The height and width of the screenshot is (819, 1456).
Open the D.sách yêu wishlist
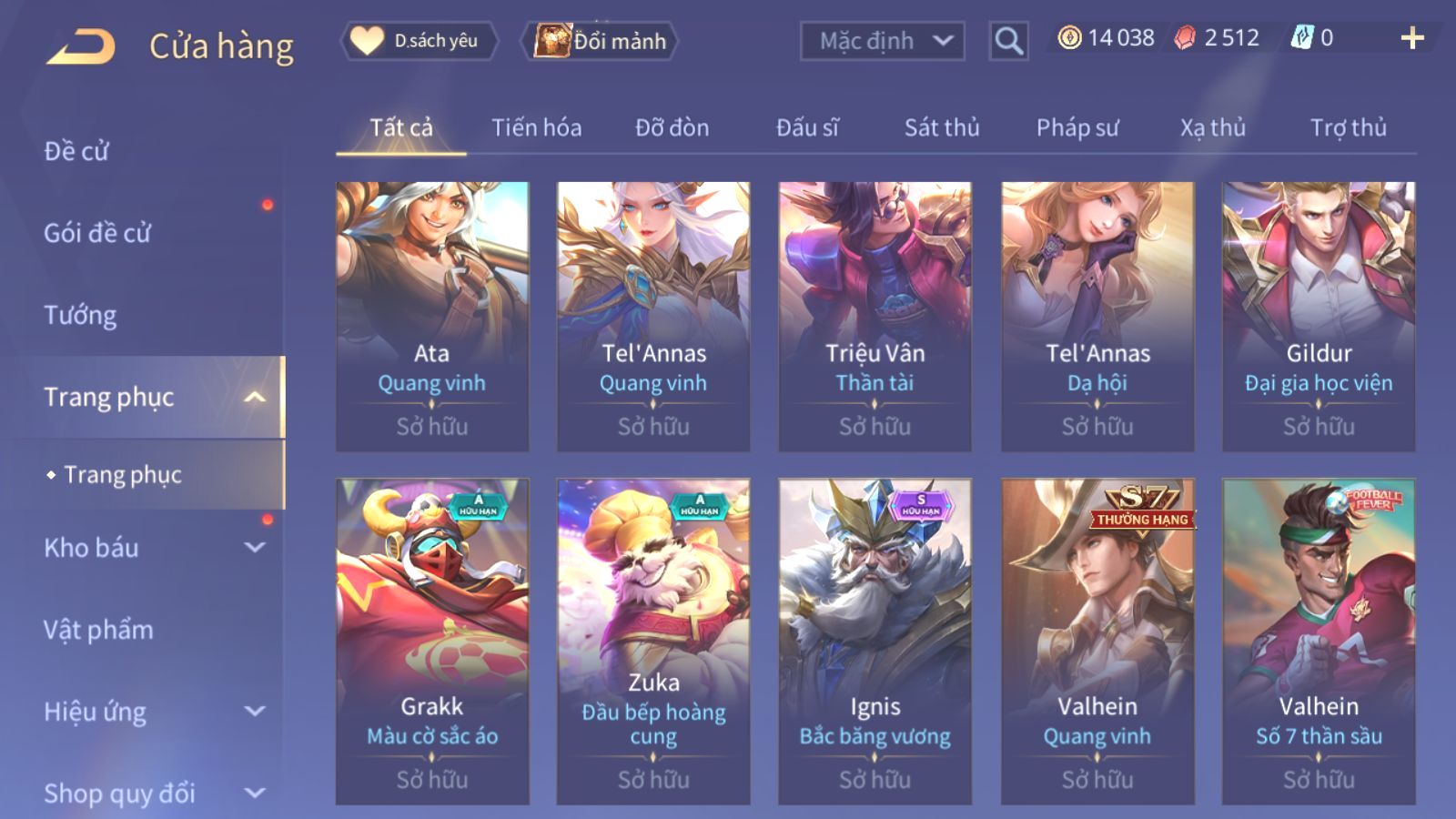point(420,41)
